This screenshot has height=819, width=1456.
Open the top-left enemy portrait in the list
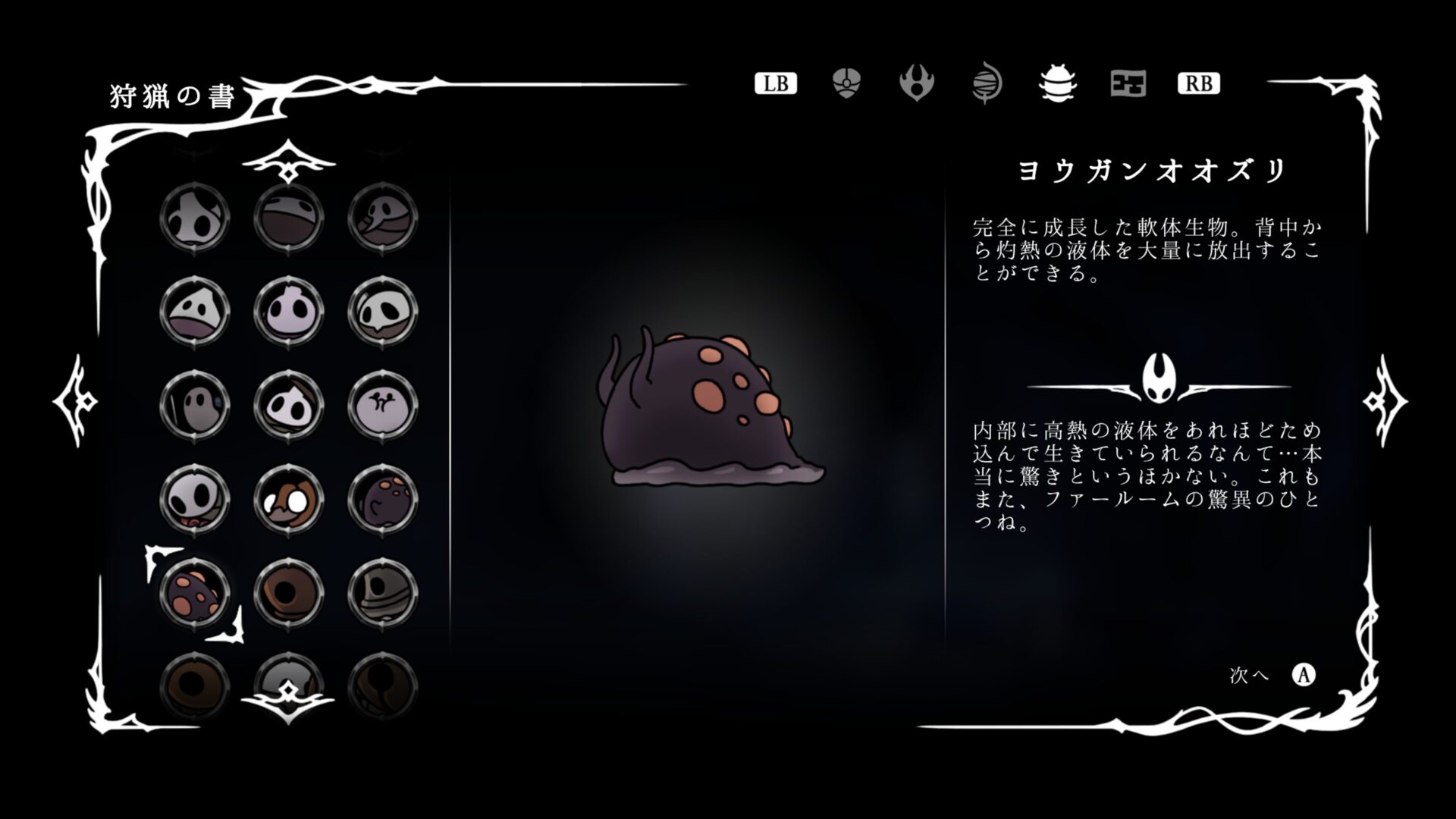coord(193,216)
